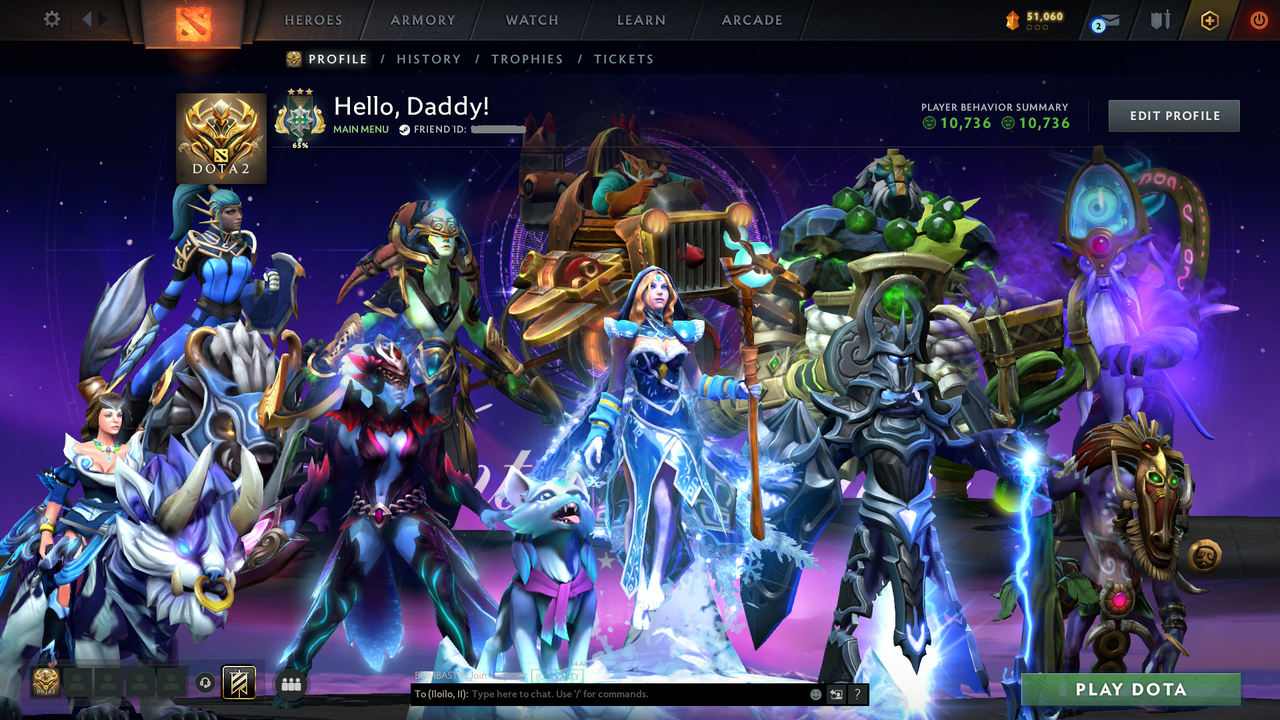The width and height of the screenshot is (1280, 720).
Task: Click the power button to quit Dota
Action: click(1259, 19)
